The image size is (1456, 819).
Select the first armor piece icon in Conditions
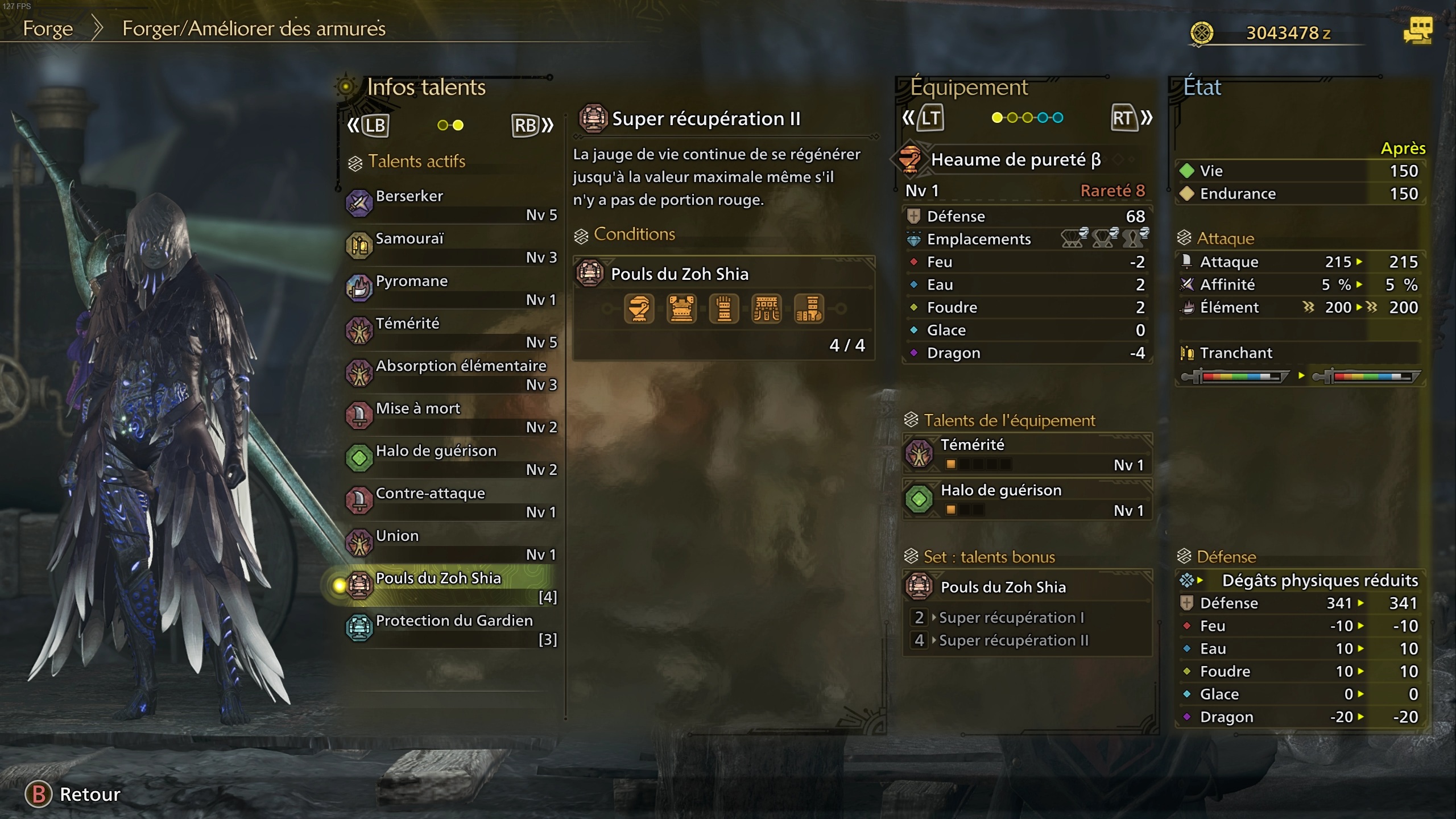point(639,308)
